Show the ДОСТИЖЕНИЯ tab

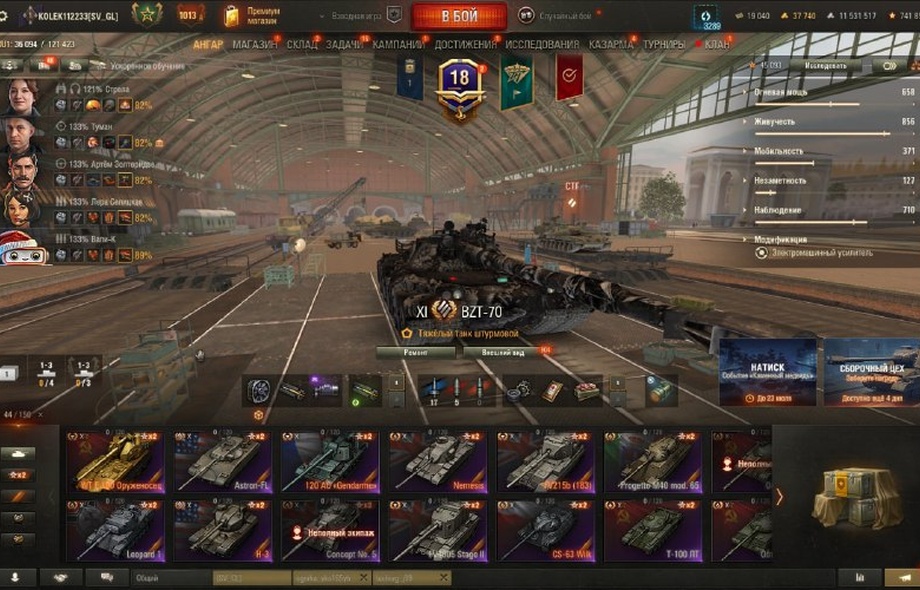tap(465, 45)
